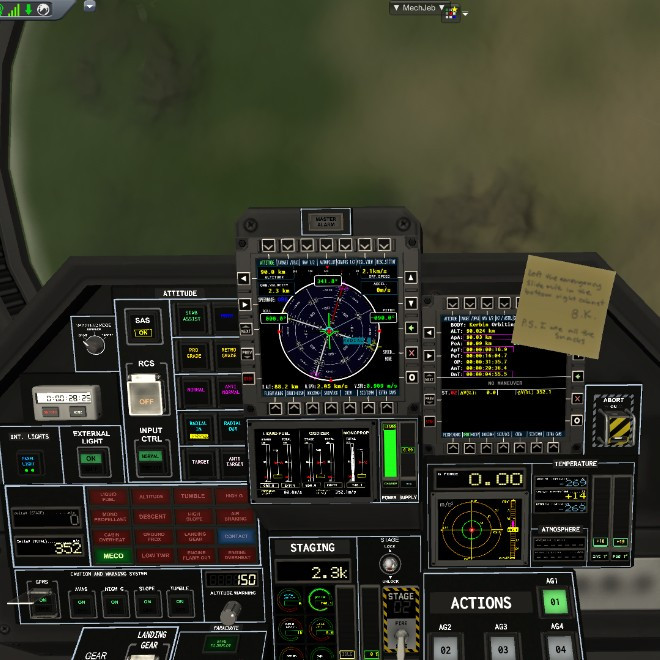
Task: Choose the Radial In attitude button
Action: coord(199,427)
